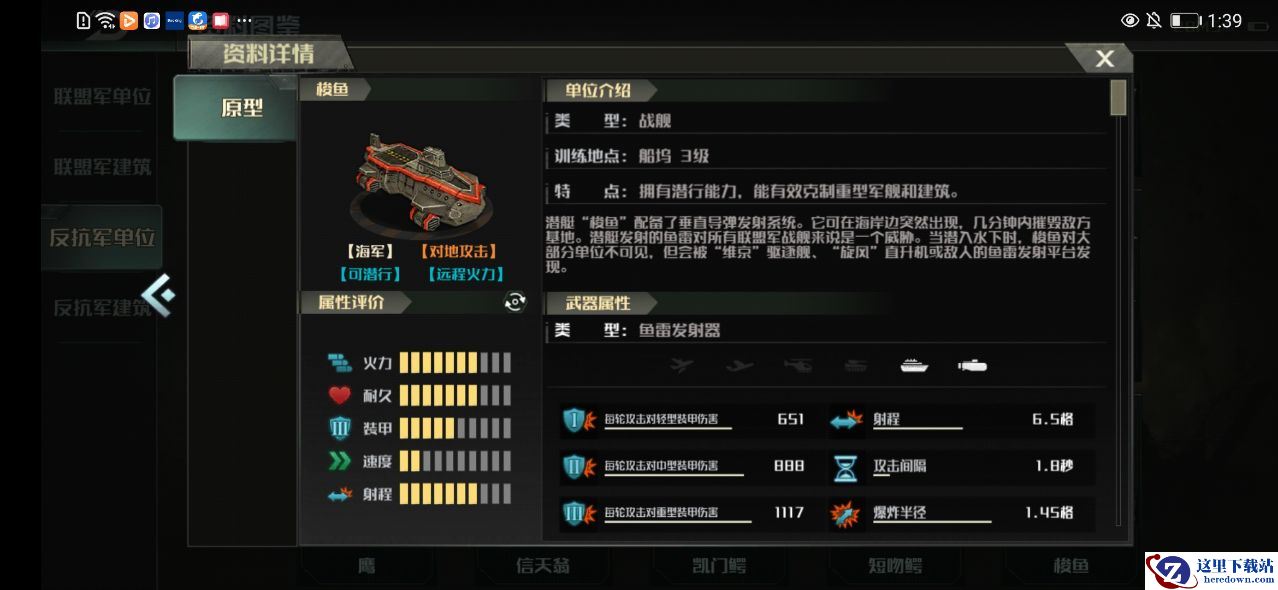Viewport: 1278px width, 590px height.
Task: Open the 反抗军建筑 category
Action: point(100,308)
